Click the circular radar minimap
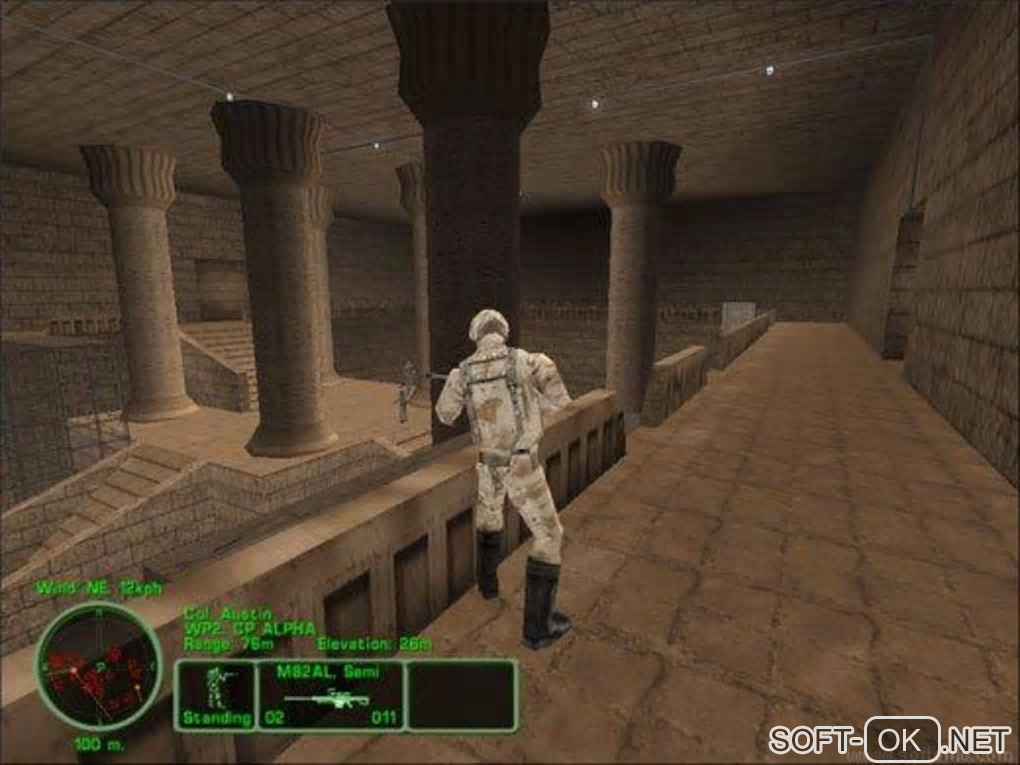The width and height of the screenshot is (1020, 765). click(97, 664)
